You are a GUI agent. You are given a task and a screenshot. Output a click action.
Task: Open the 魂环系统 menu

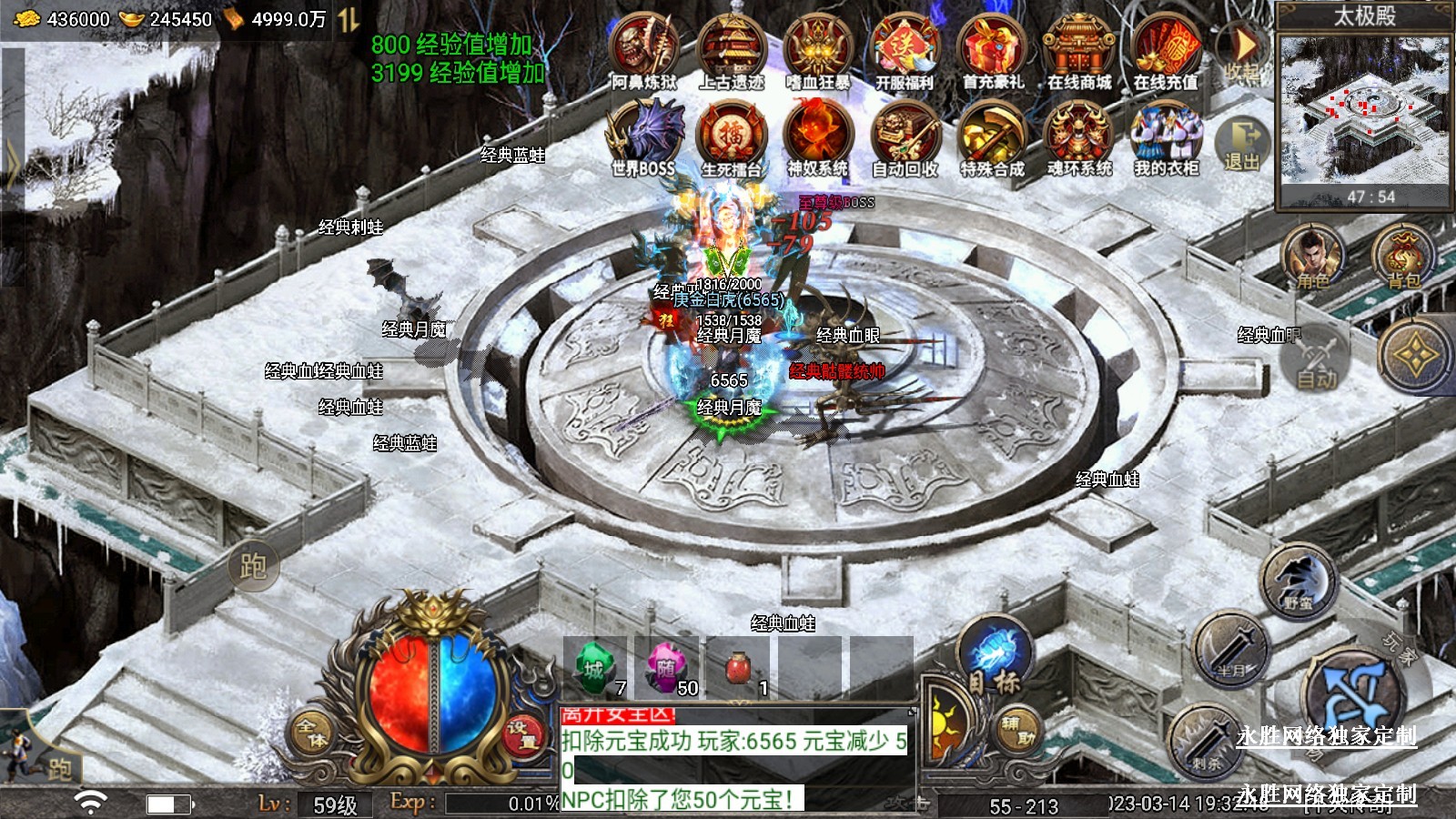[x=1079, y=137]
